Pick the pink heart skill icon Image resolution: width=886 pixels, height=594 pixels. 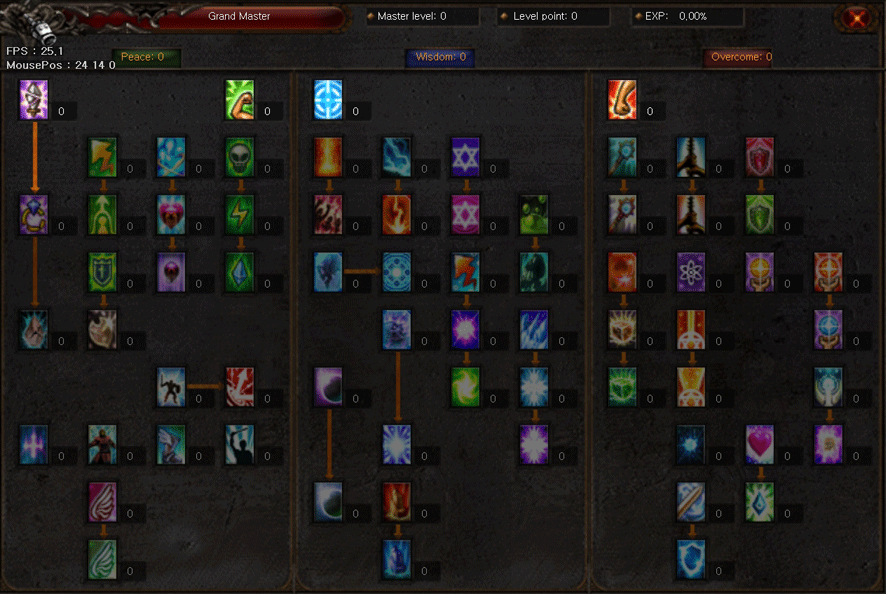pyautogui.click(x=760, y=444)
